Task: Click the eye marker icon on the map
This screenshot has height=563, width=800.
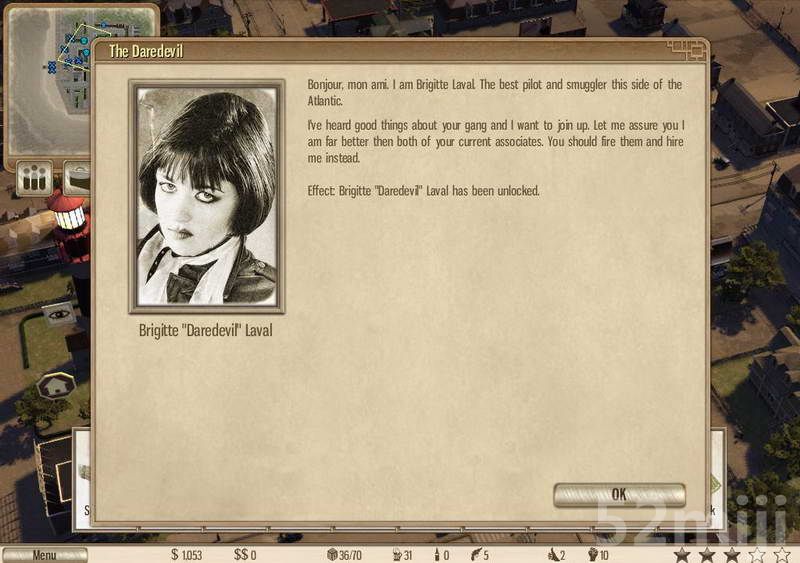Action: coord(58,313)
